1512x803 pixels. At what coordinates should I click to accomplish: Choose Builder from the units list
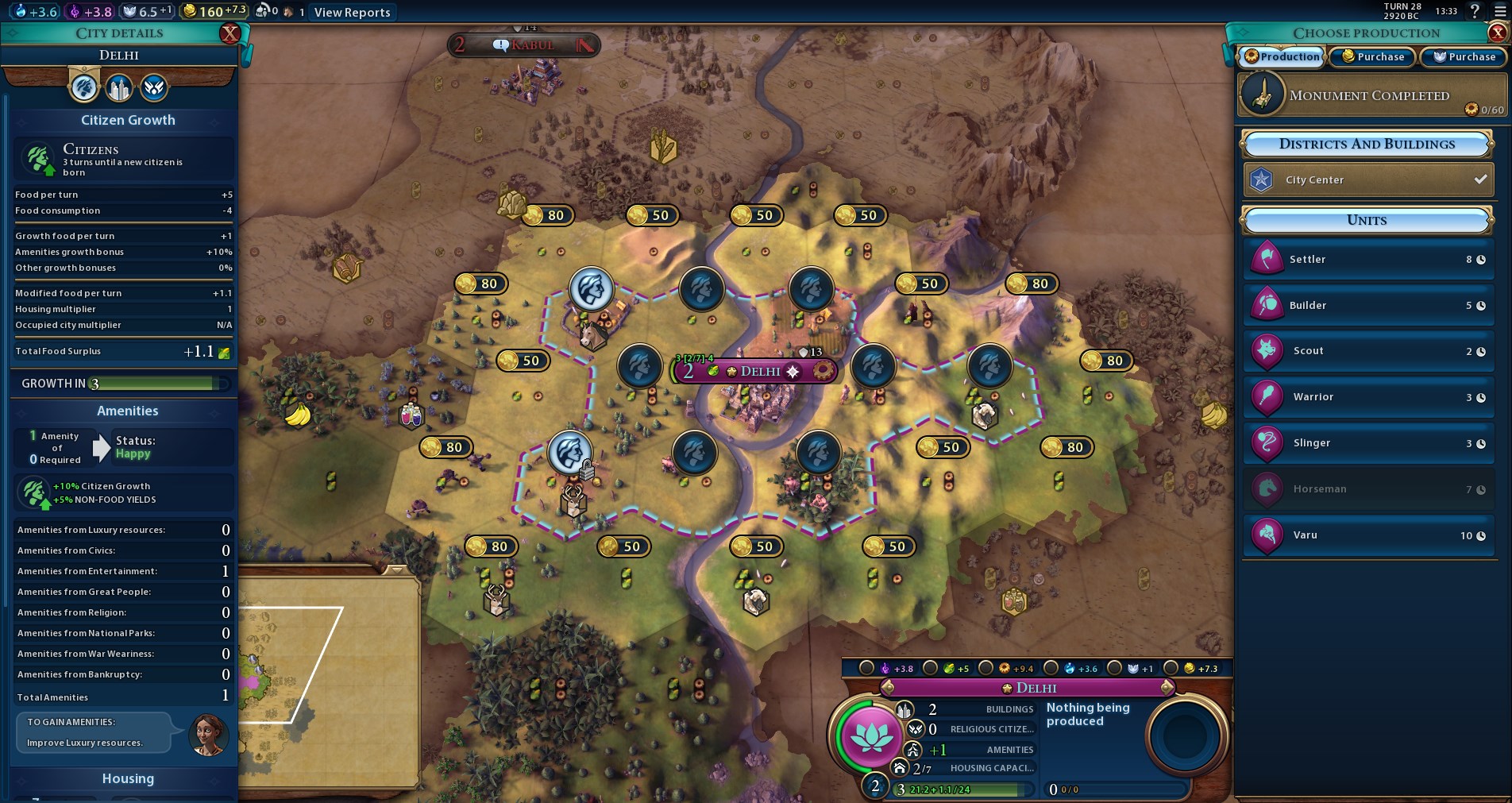coord(1367,306)
